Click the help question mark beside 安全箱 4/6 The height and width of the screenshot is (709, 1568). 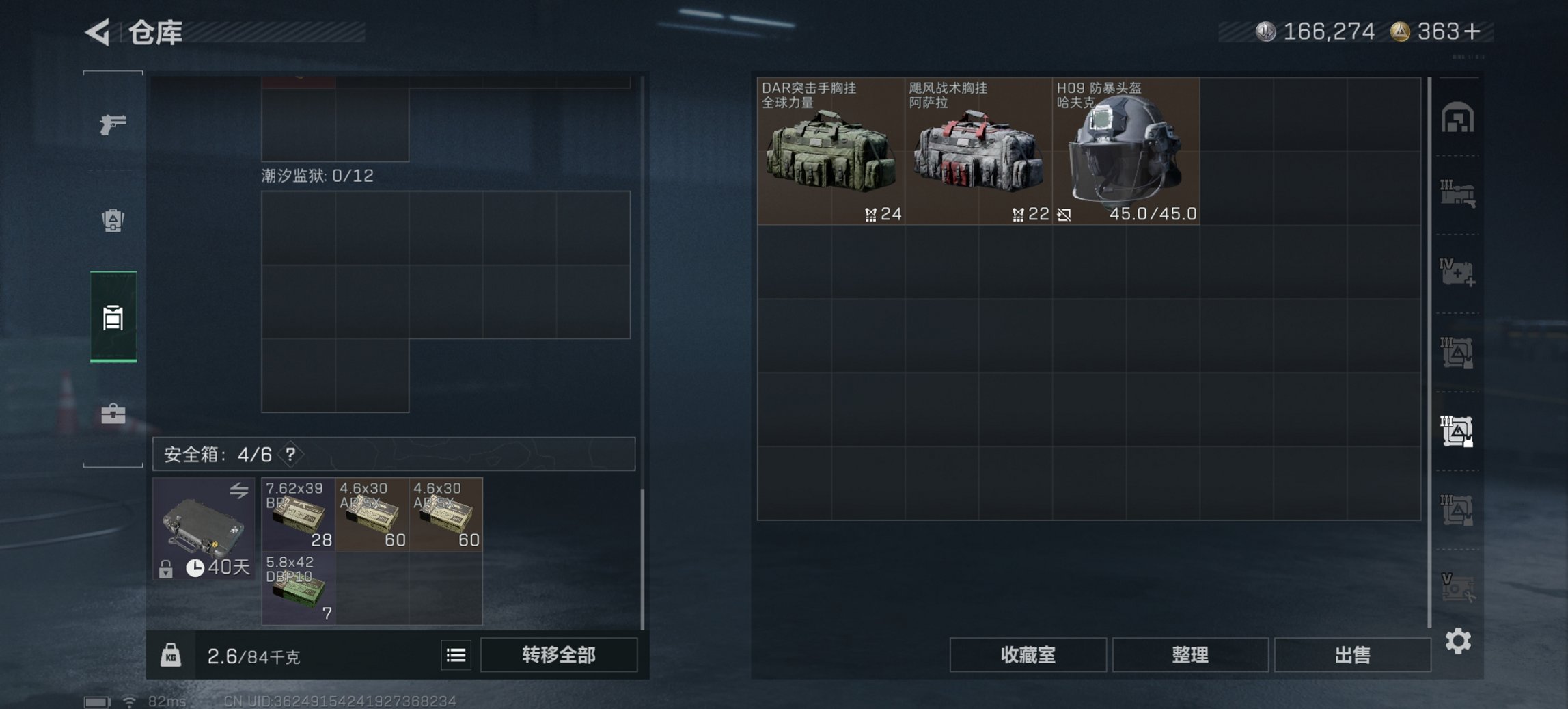click(290, 453)
